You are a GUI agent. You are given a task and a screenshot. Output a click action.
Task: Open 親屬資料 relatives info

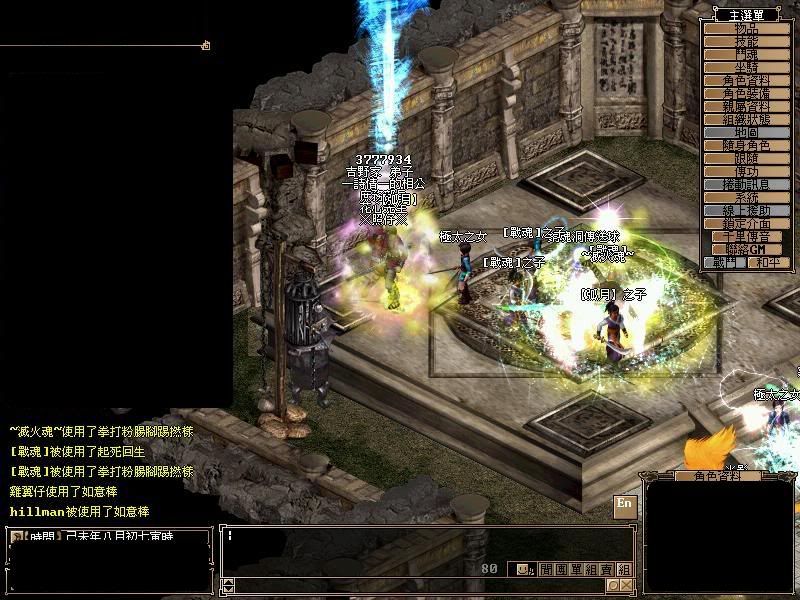[x=745, y=106]
